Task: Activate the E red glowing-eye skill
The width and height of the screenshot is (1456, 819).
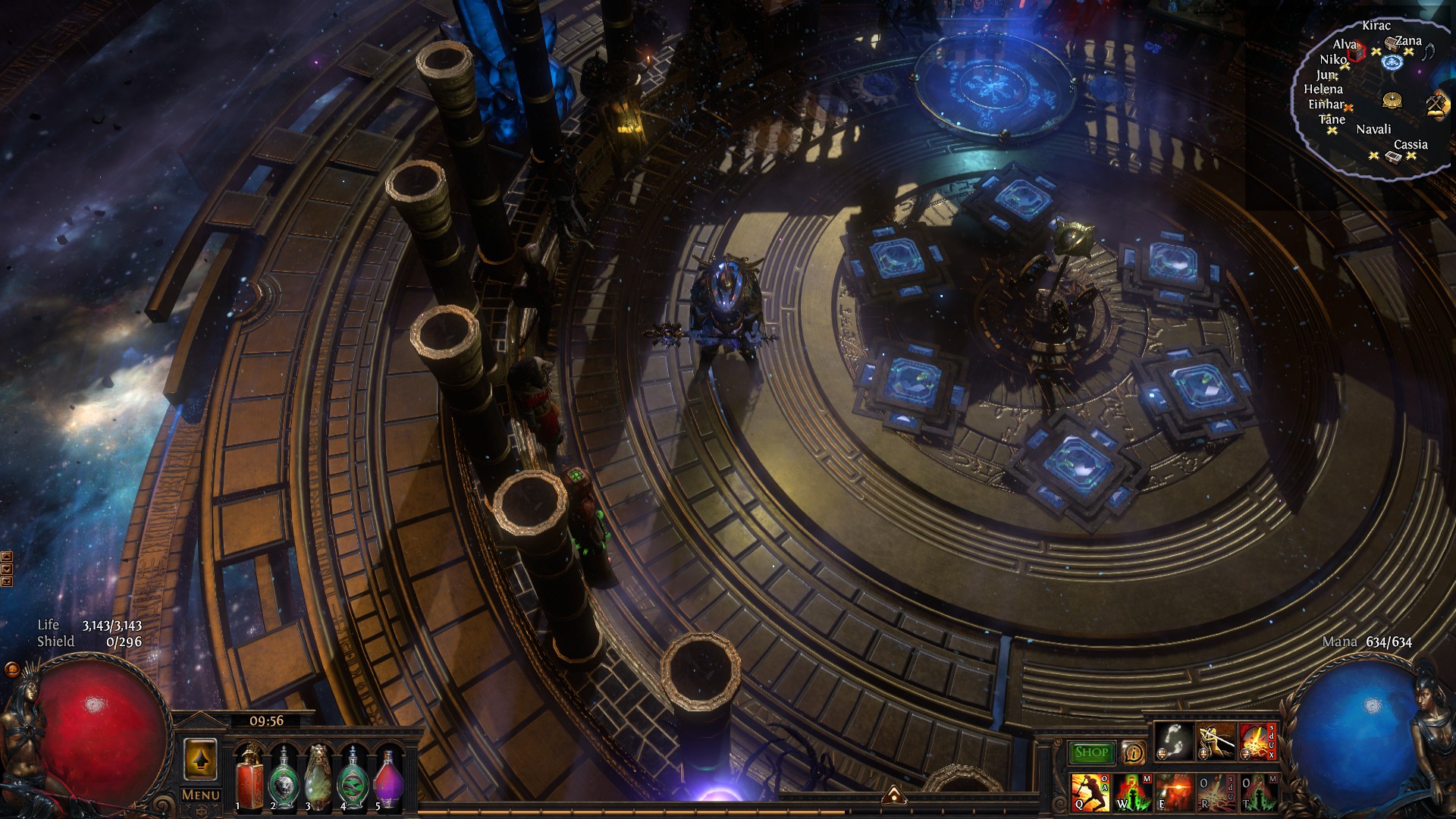Action: pos(1174,792)
